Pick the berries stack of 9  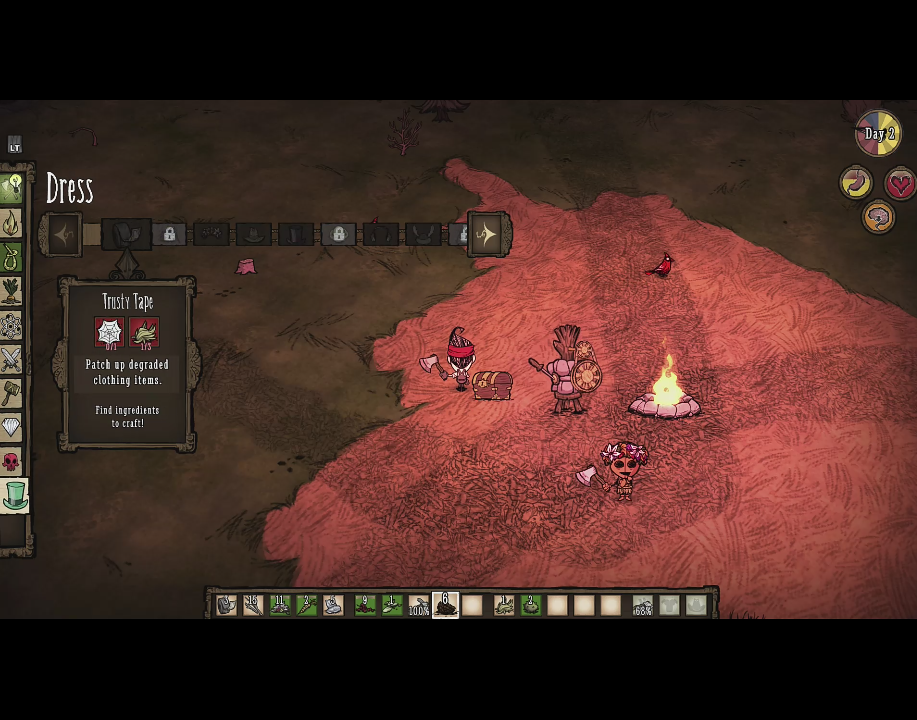tap(364, 605)
